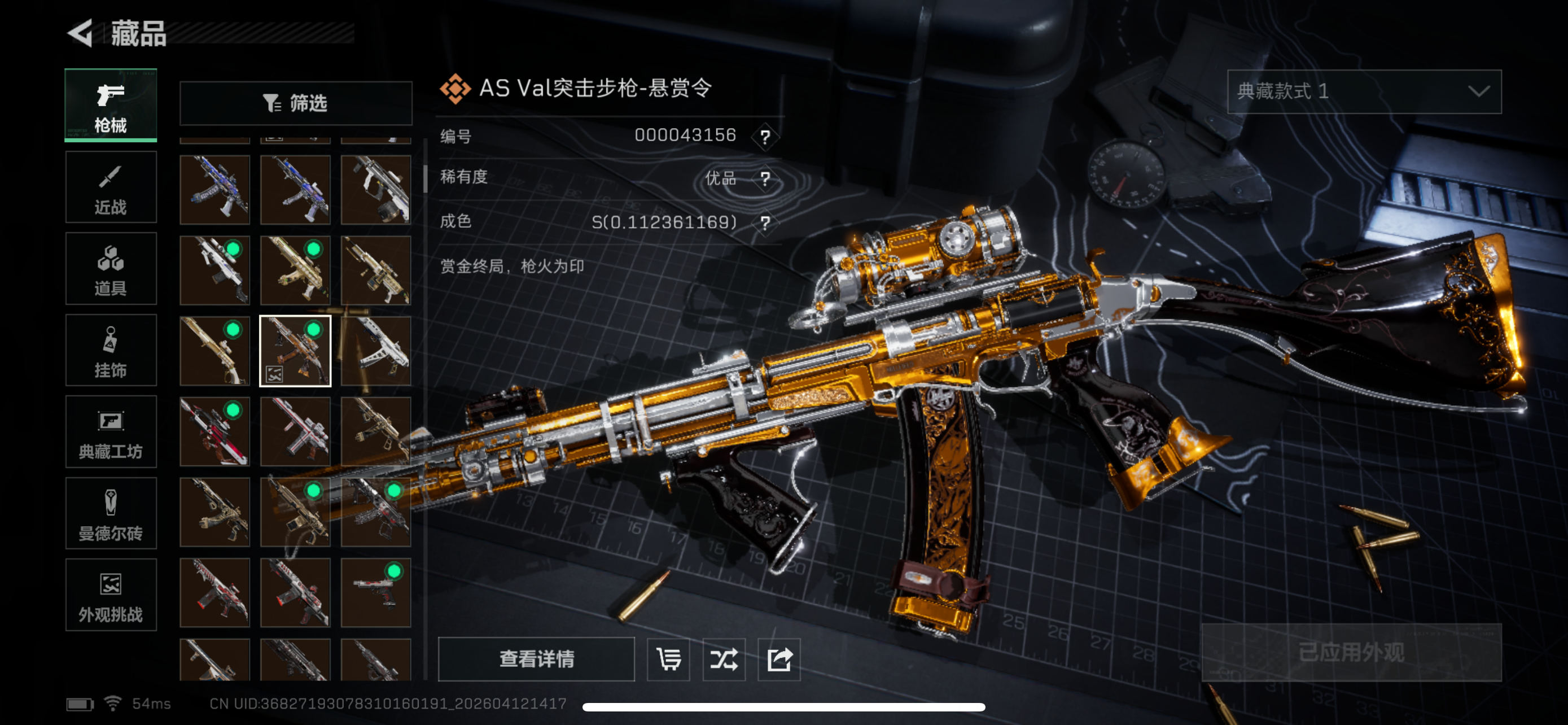Go back from the 藏品 collection screen
The height and width of the screenshot is (725, 1568).
[81, 33]
